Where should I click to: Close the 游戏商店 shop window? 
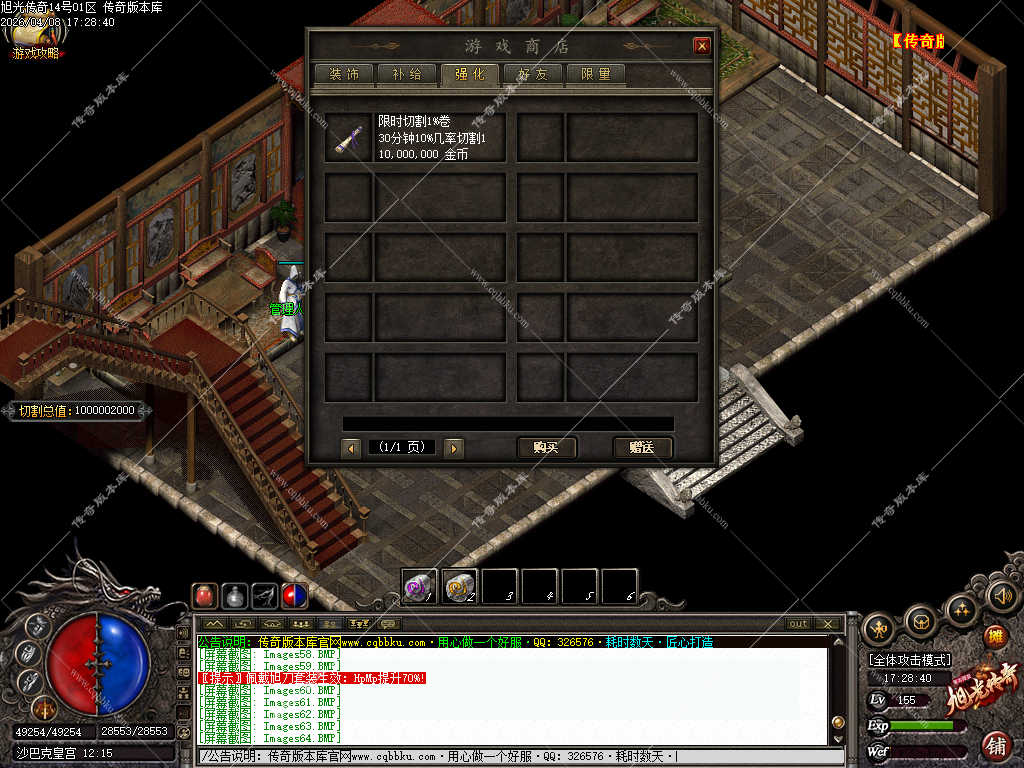(702, 46)
